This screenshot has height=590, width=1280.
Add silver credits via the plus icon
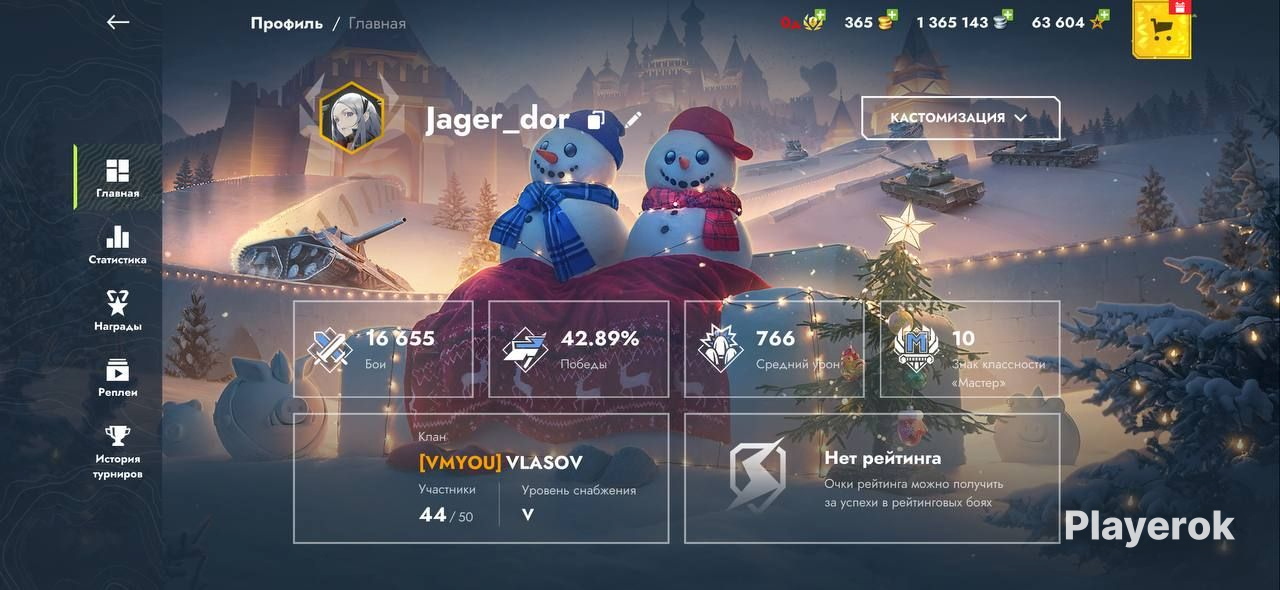click(1007, 16)
